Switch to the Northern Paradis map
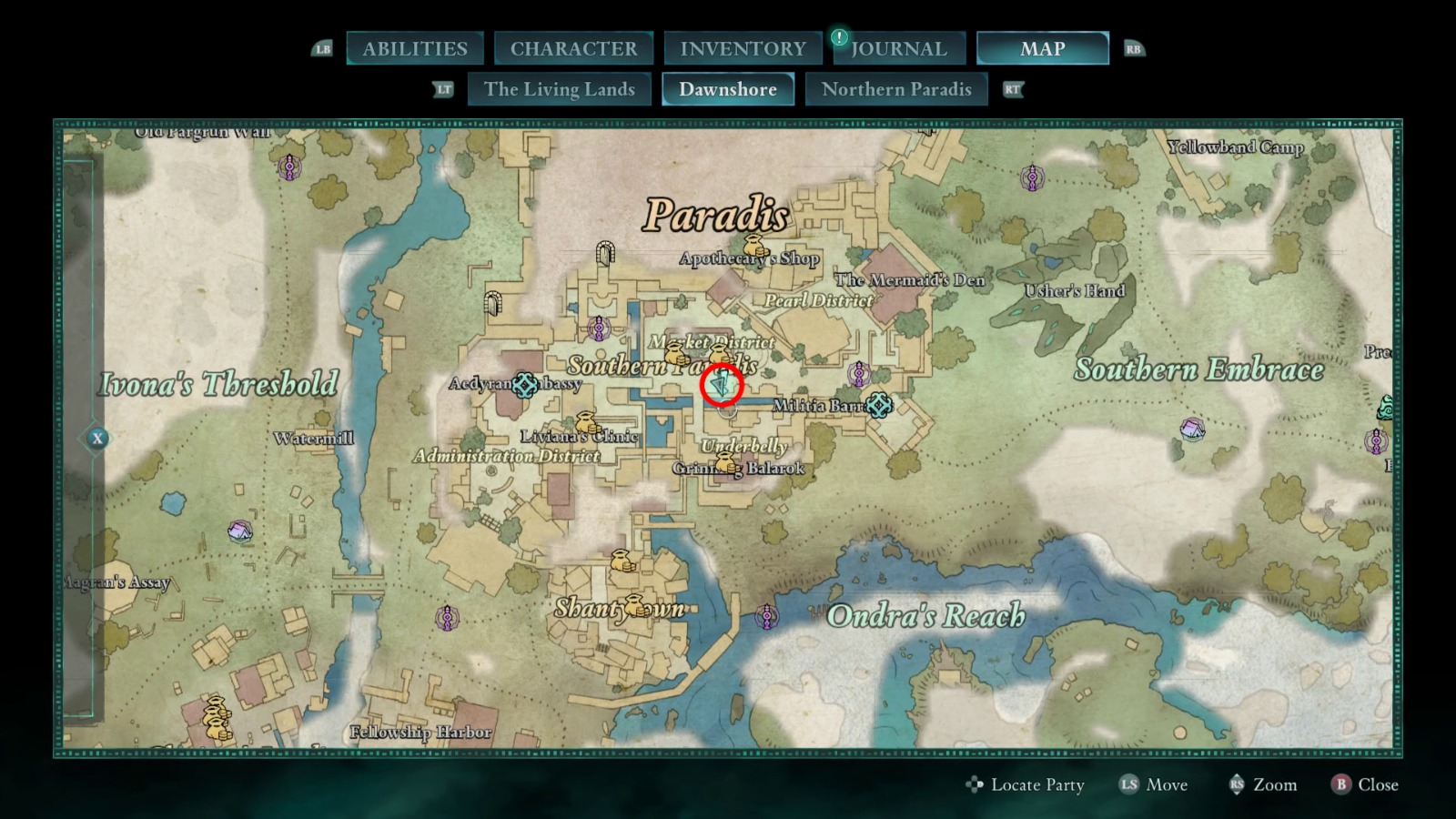The image size is (1456, 819). 896,89
